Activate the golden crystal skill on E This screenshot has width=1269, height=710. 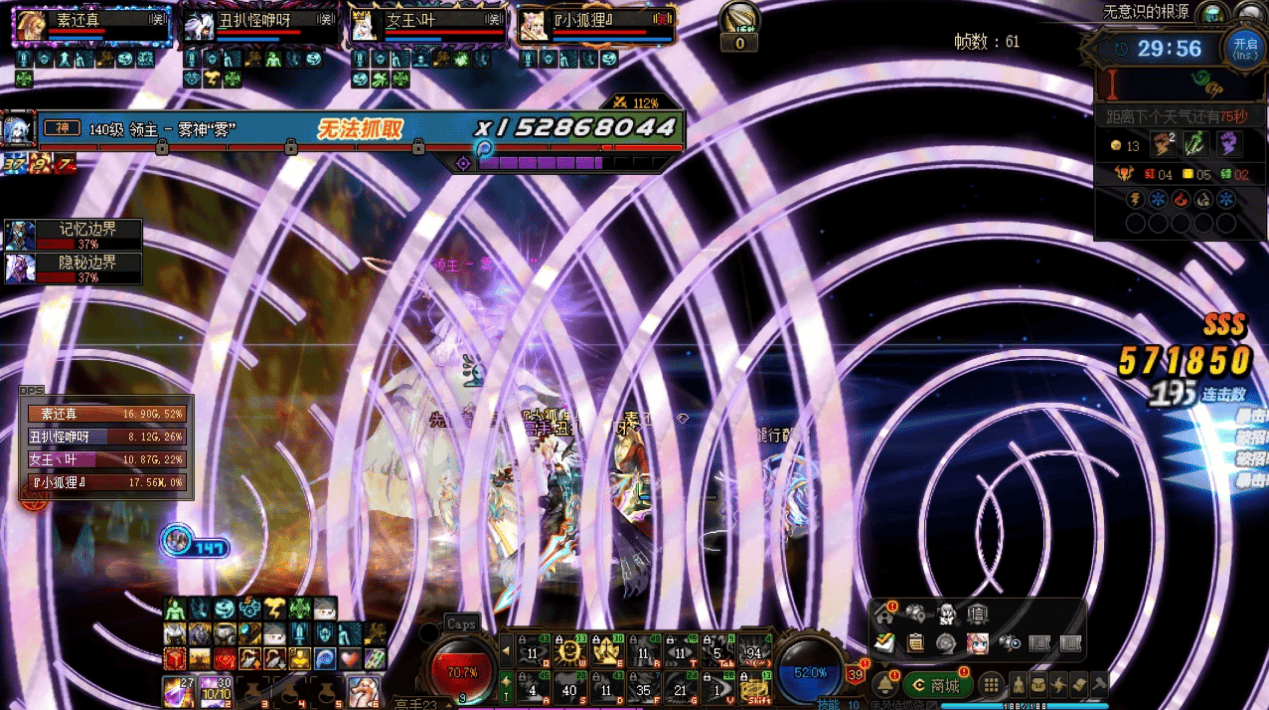click(606, 651)
